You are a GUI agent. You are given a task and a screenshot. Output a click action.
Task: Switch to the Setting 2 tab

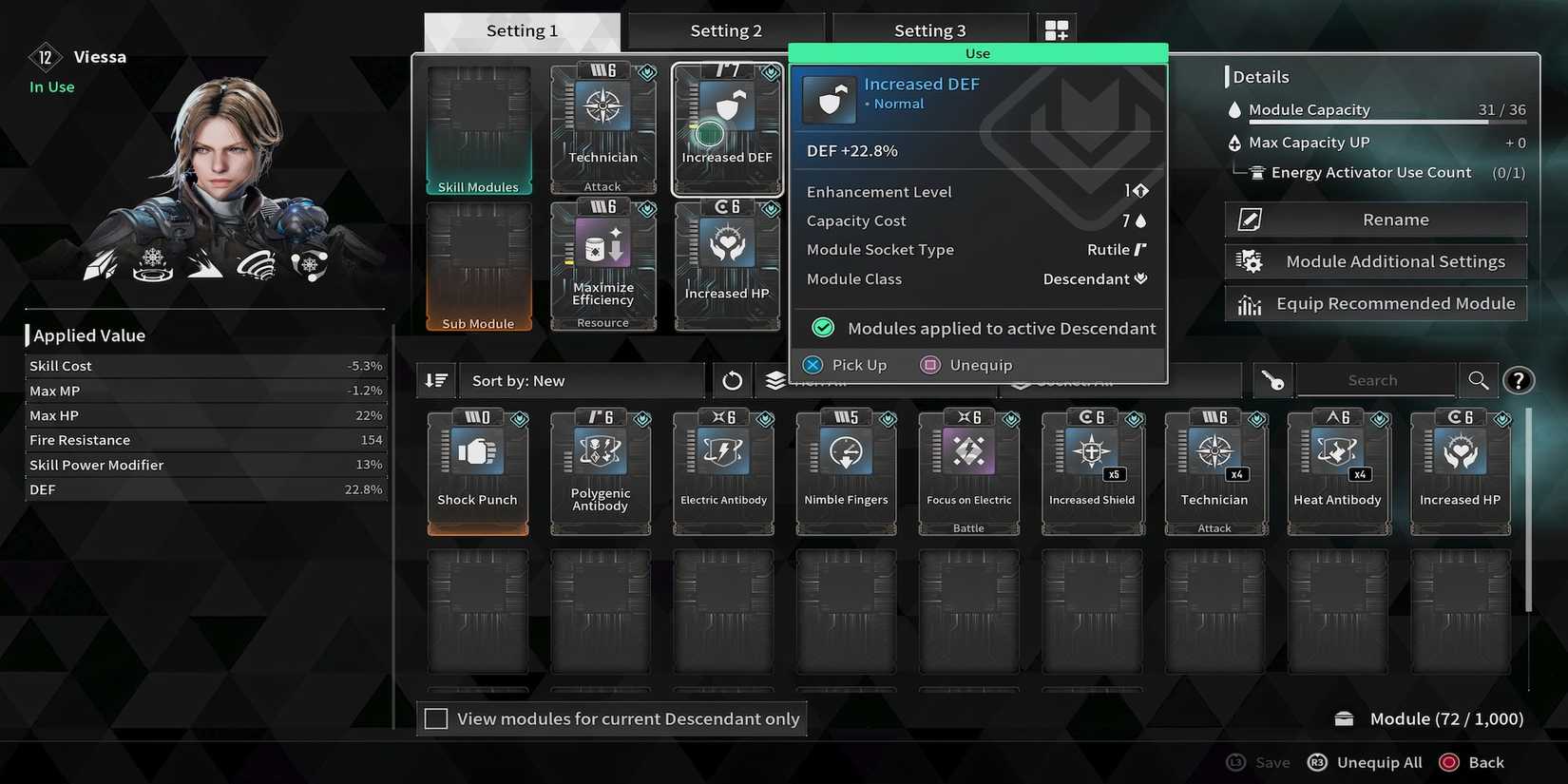pyautogui.click(x=726, y=30)
